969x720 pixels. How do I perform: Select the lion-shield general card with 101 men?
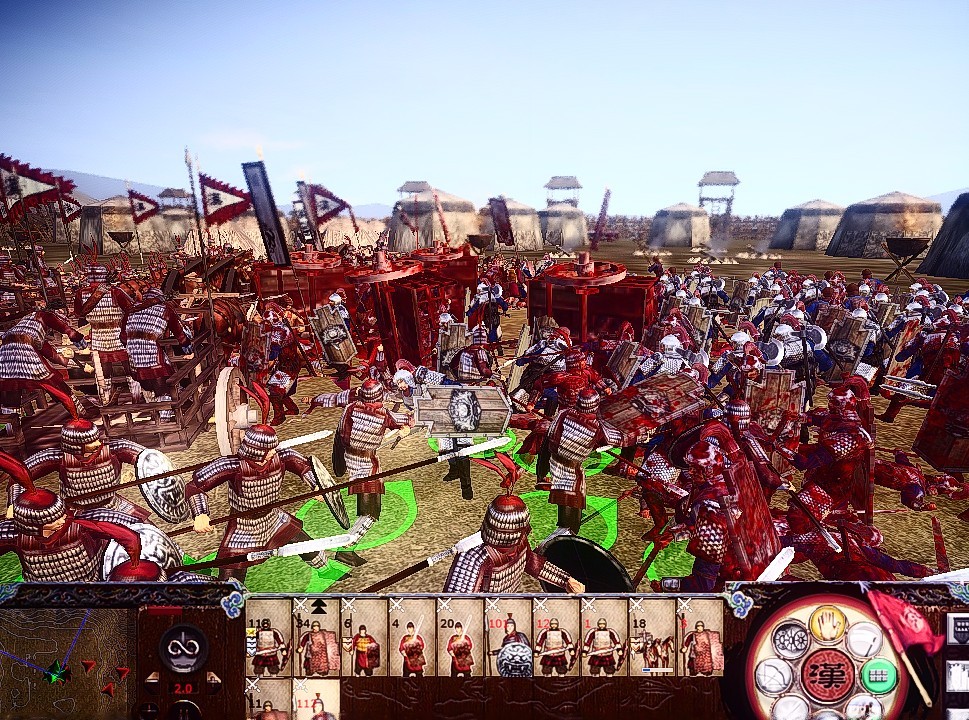tap(508, 638)
